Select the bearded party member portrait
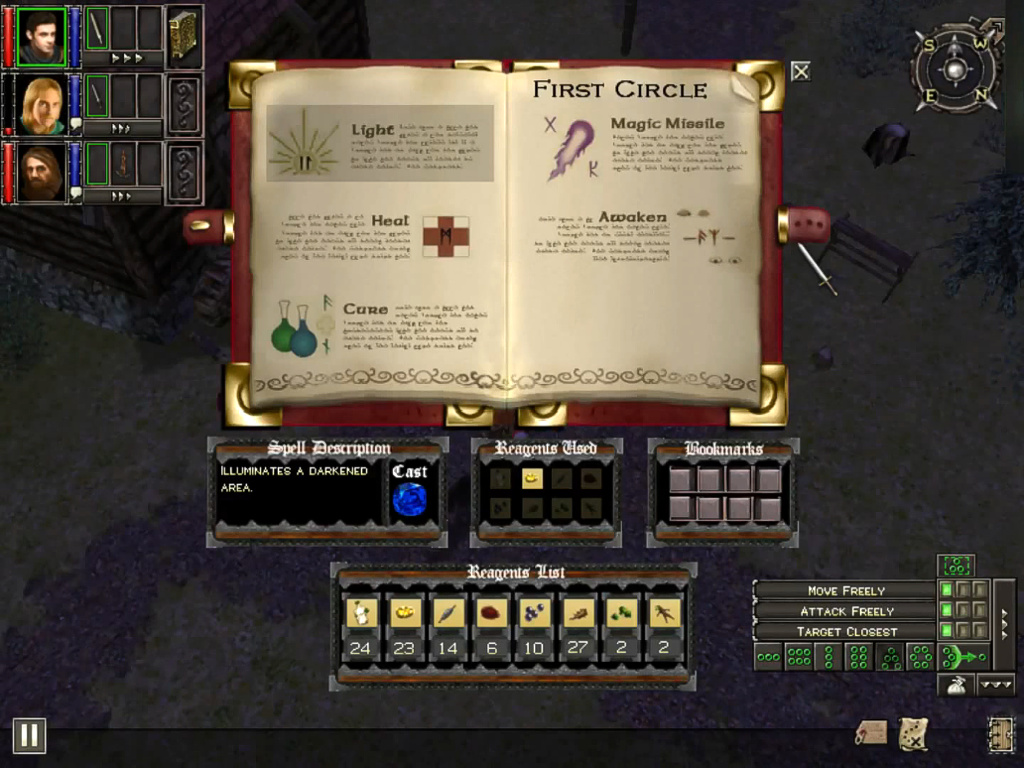 click(41, 173)
